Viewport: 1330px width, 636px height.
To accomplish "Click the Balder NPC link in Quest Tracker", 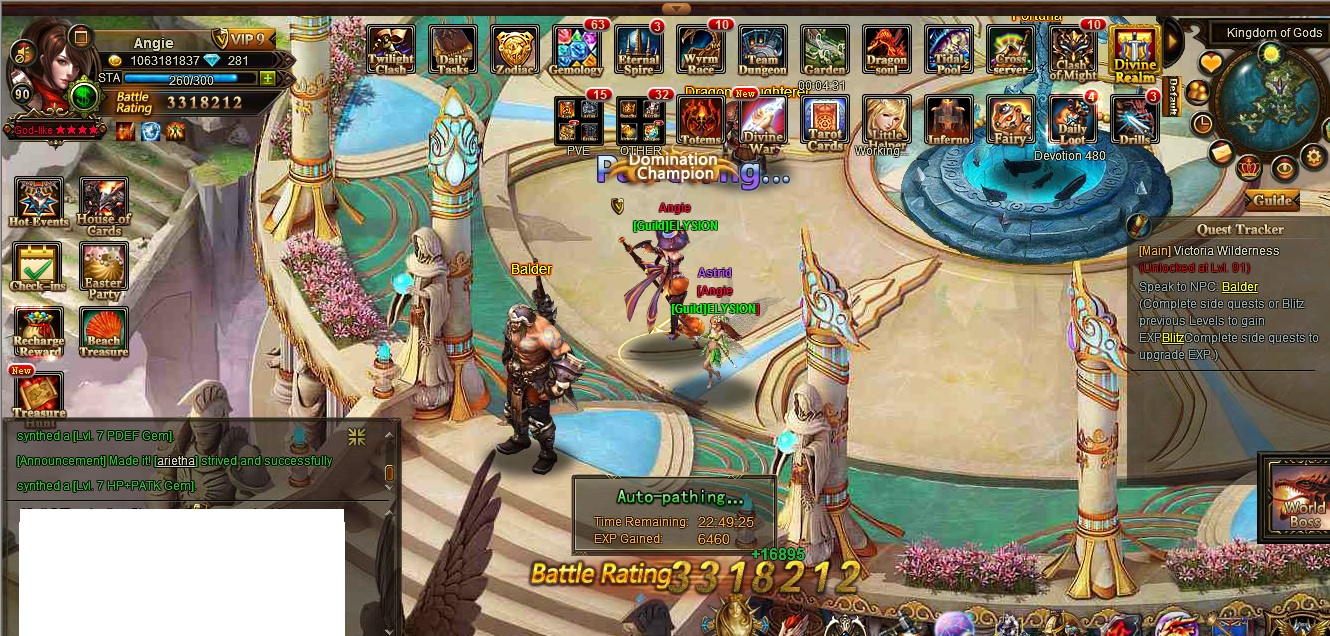I will tap(1239, 287).
